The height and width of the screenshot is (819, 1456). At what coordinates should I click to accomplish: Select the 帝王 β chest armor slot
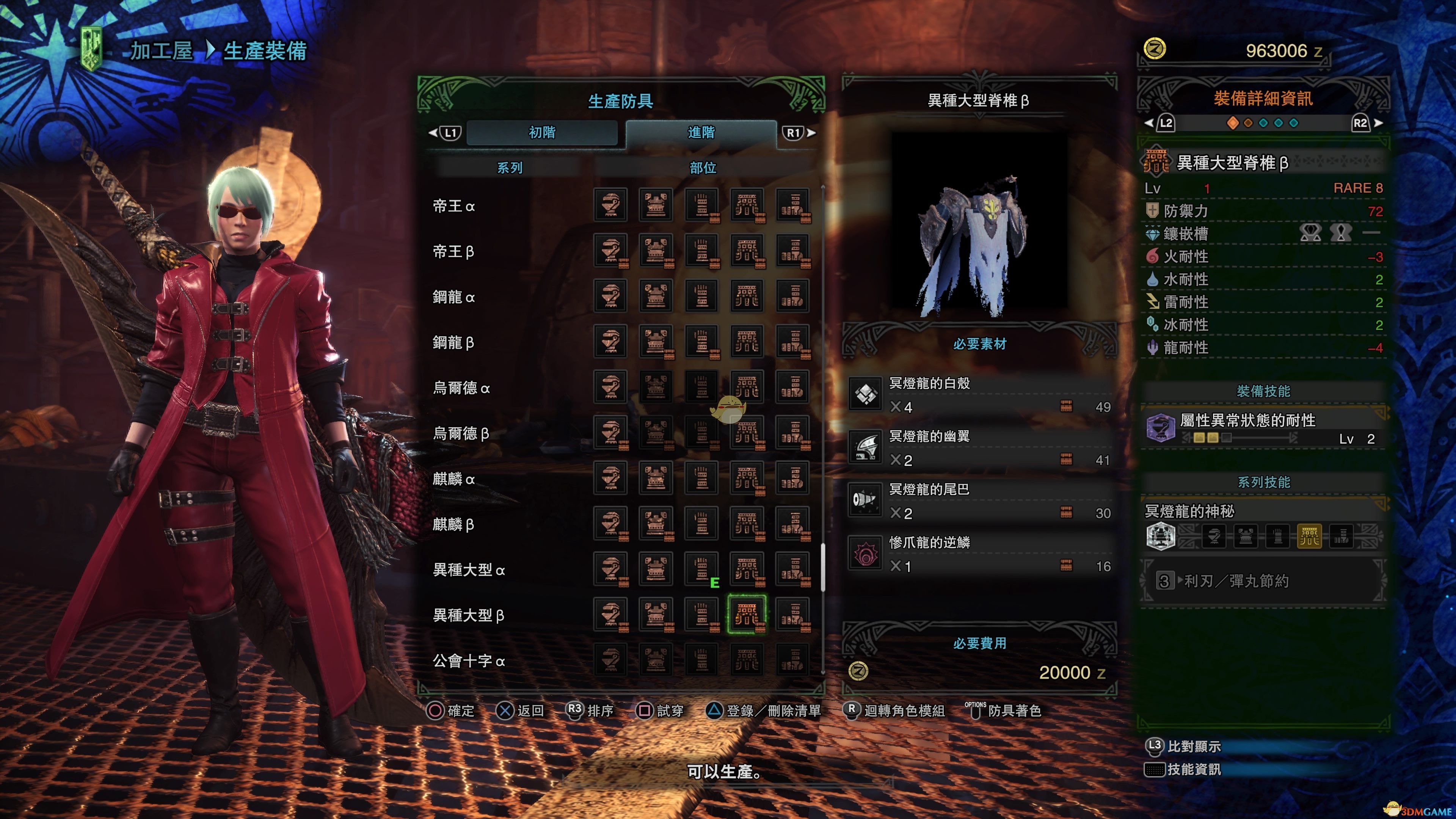[x=656, y=250]
